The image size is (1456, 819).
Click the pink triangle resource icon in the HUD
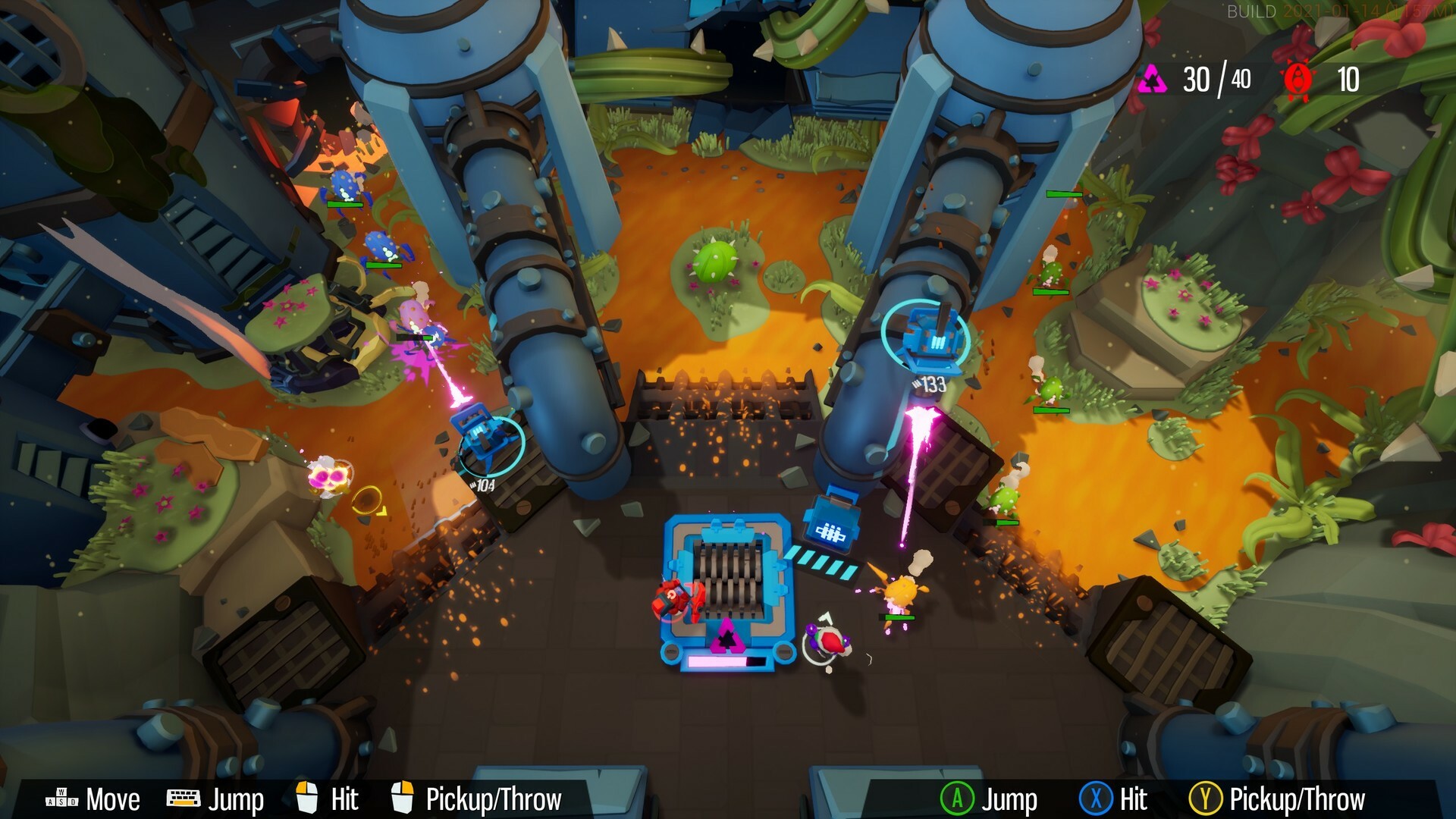click(1153, 79)
